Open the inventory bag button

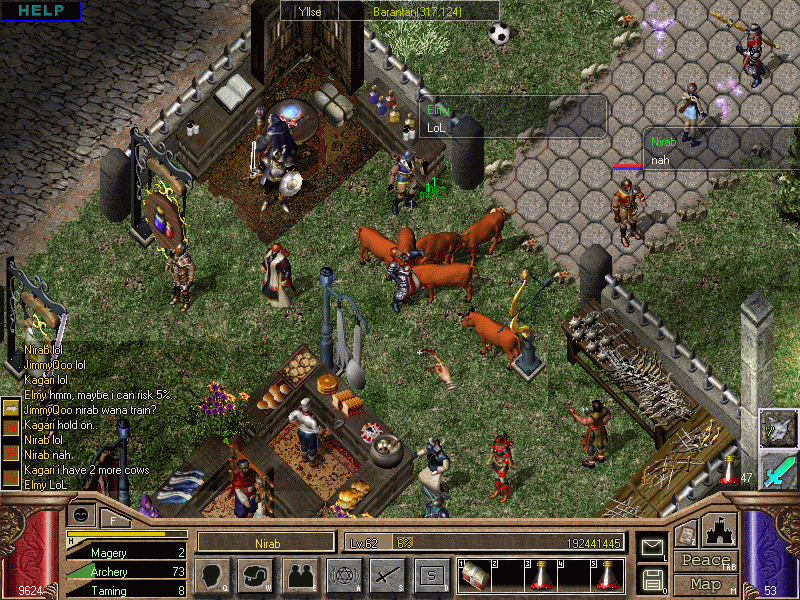(x=255, y=575)
